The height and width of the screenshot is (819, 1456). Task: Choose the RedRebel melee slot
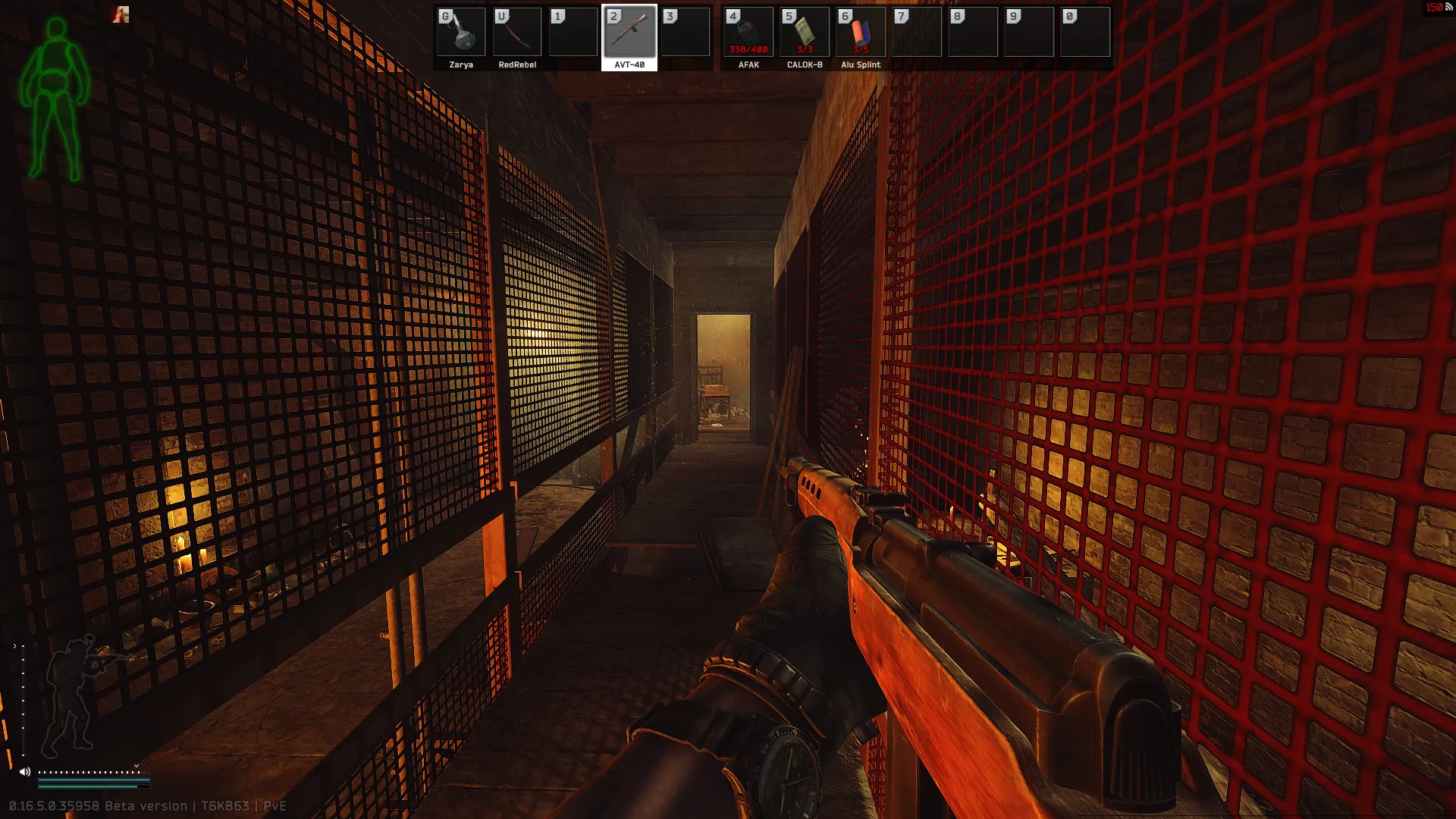517,33
